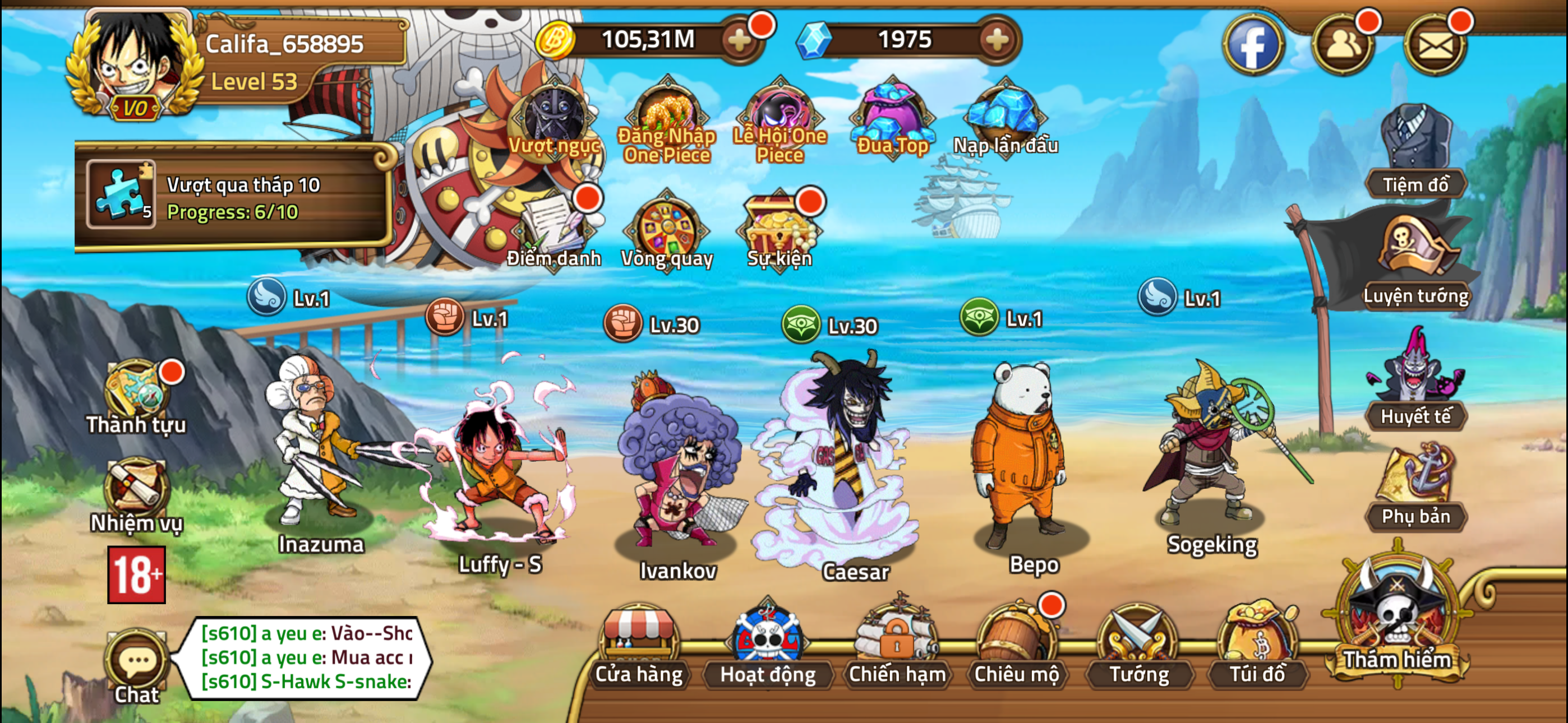Open the Facebook connect button
This screenshot has height=723, width=1568.
click(1254, 44)
